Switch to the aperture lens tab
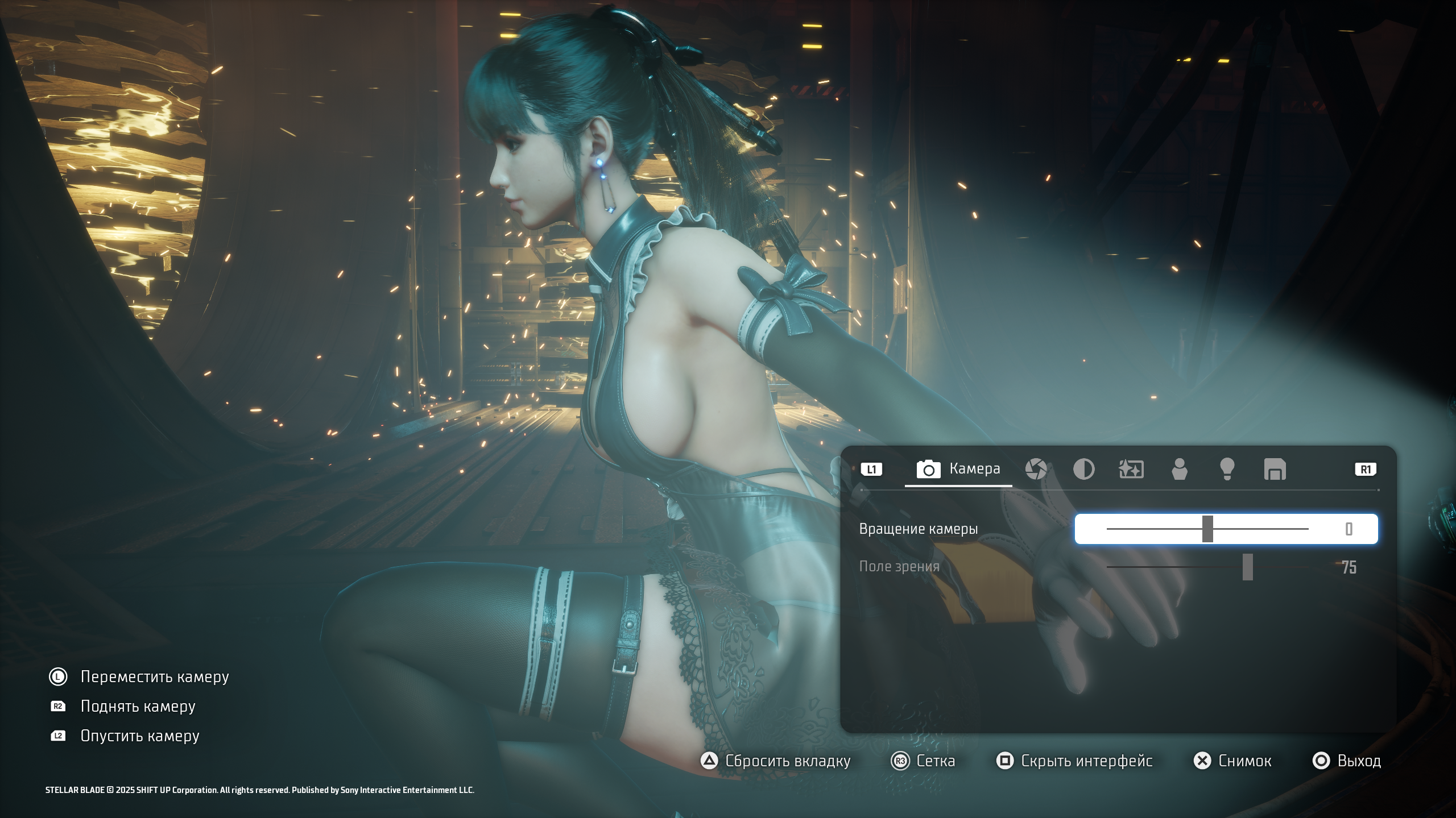1456x818 pixels. [x=1036, y=470]
